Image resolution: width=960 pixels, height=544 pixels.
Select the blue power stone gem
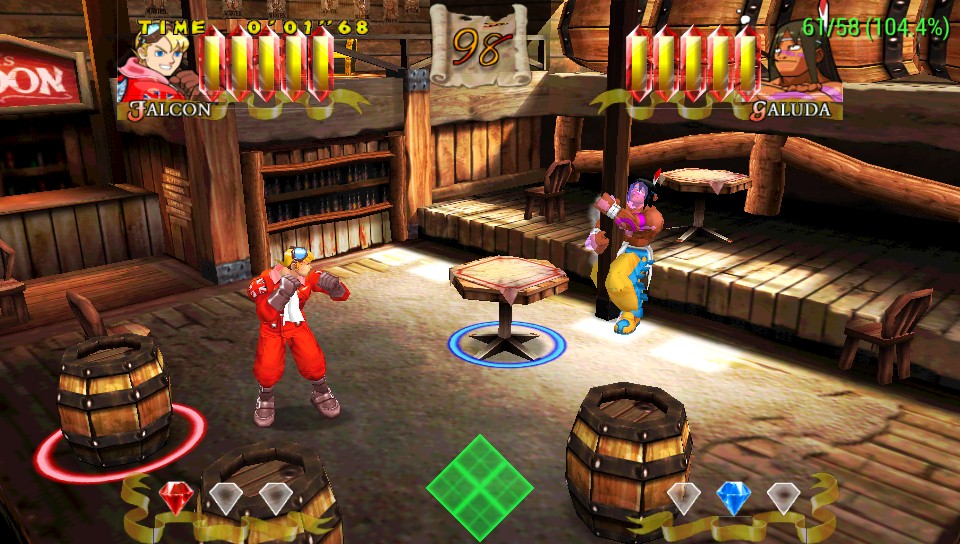tap(733, 497)
